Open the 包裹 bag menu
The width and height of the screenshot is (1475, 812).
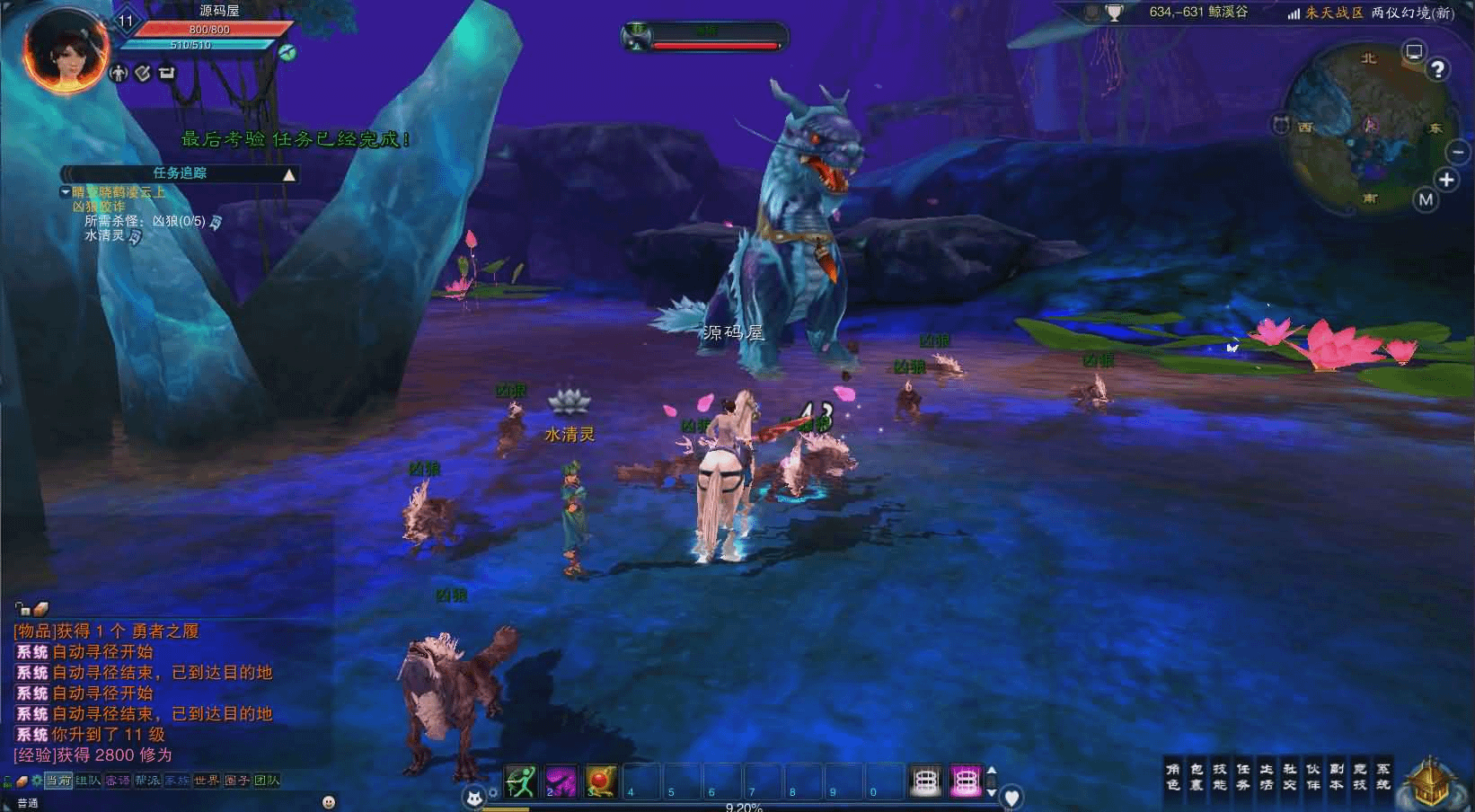(1197, 777)
